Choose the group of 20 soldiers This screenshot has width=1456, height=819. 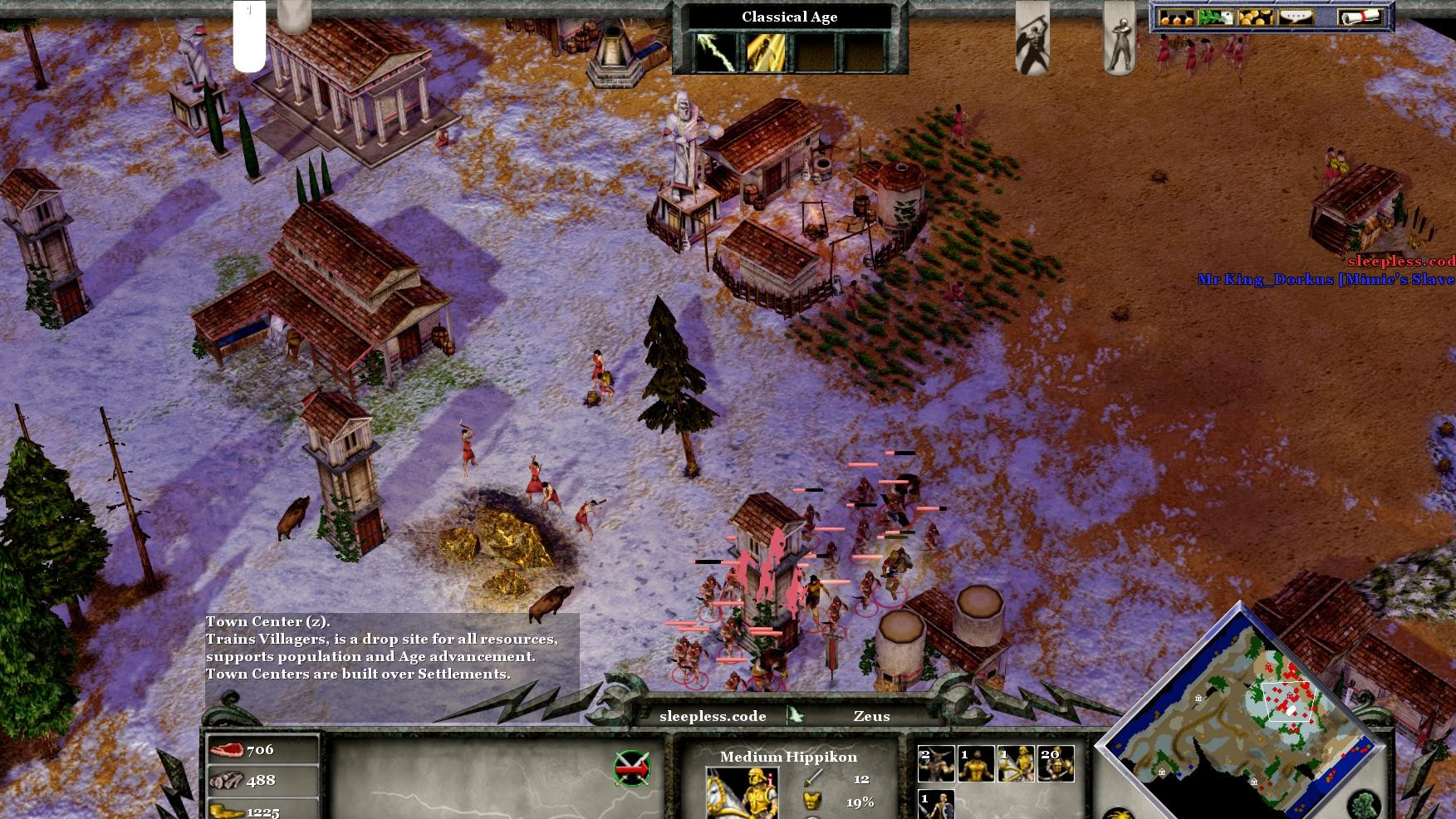coord(1056,764)
